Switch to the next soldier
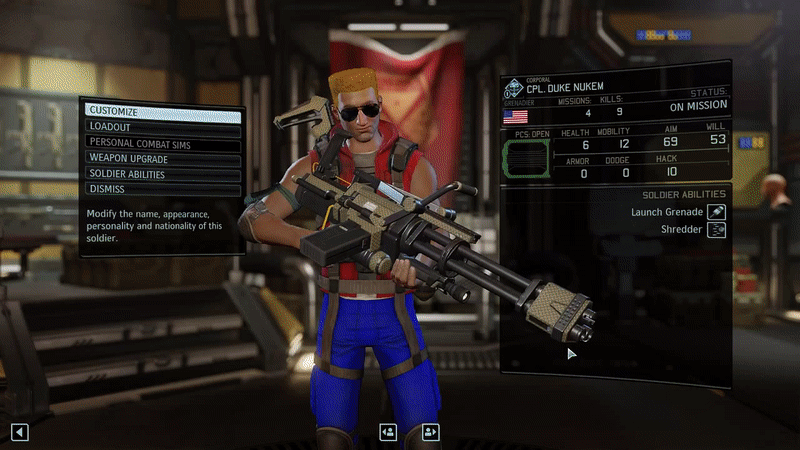 [431, 432]
